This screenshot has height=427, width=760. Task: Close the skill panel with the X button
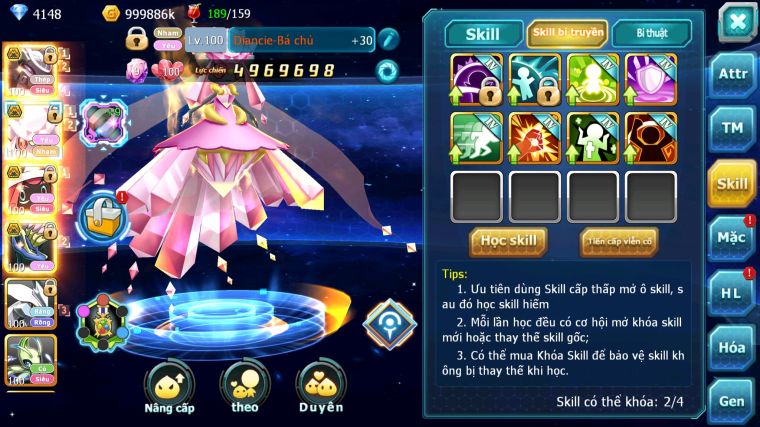point(737,22)
